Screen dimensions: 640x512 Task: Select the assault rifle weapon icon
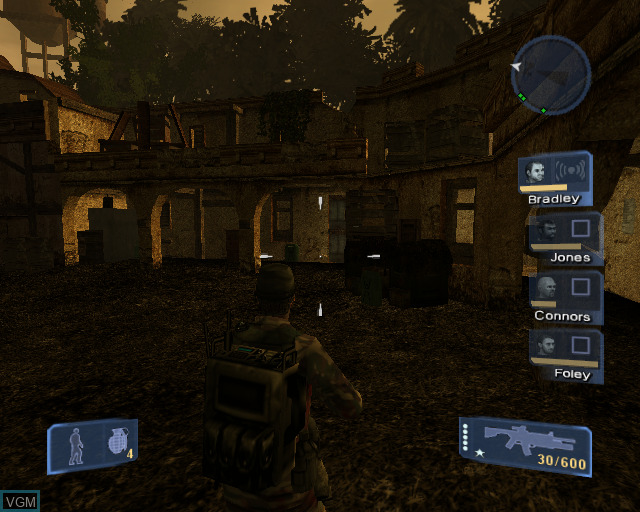pyautogui.click(x=527, y=438)
